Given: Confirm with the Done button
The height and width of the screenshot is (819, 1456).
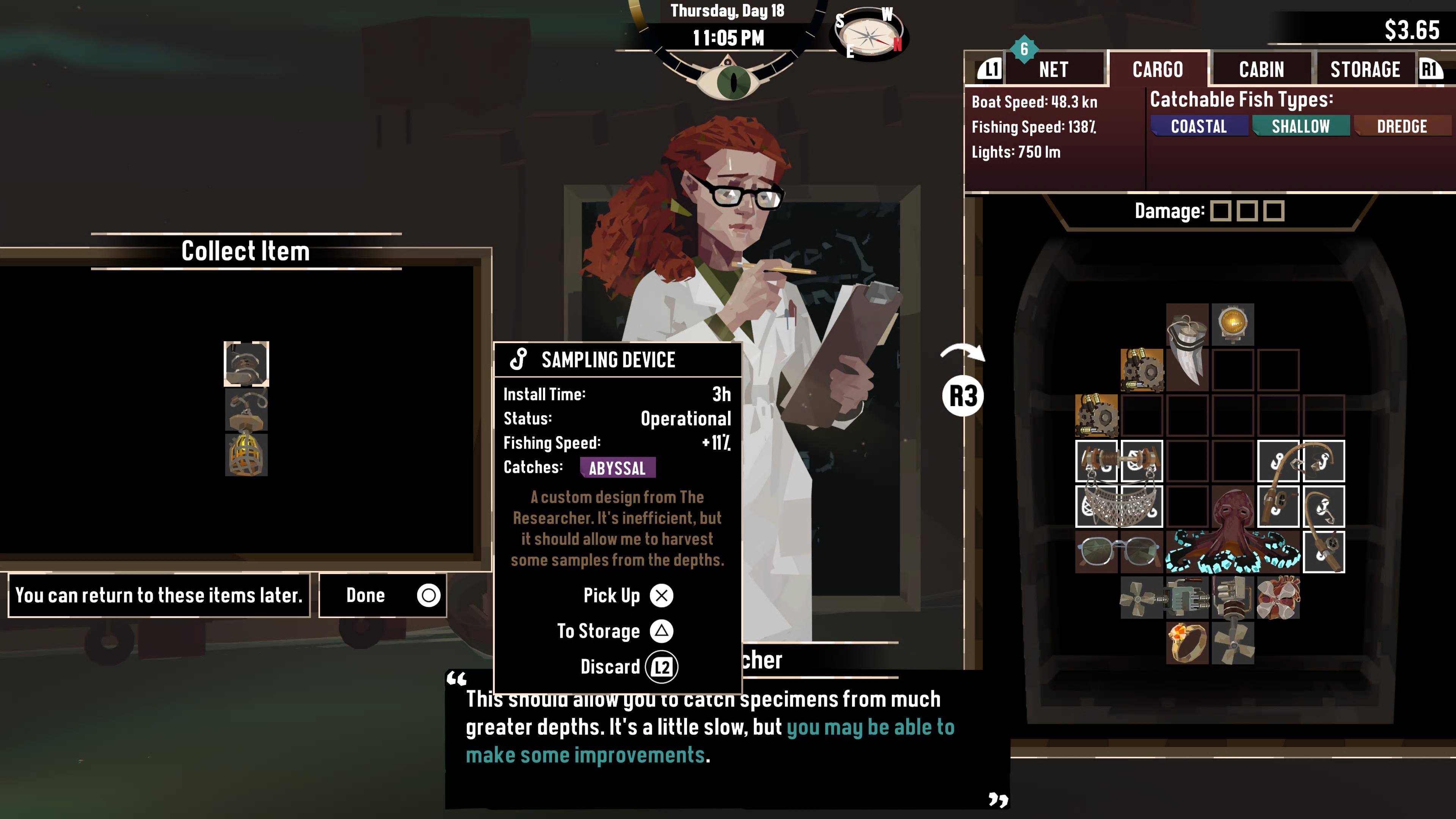Looking at the screenshot, I should 383,595.
